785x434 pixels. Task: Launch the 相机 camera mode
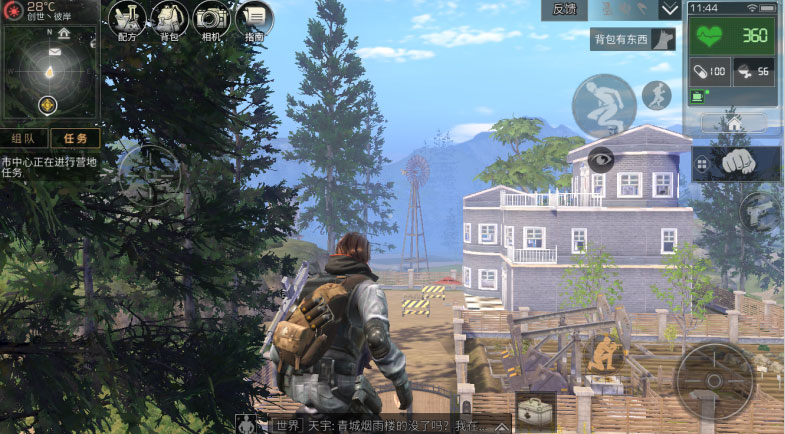tap(212, 20)
